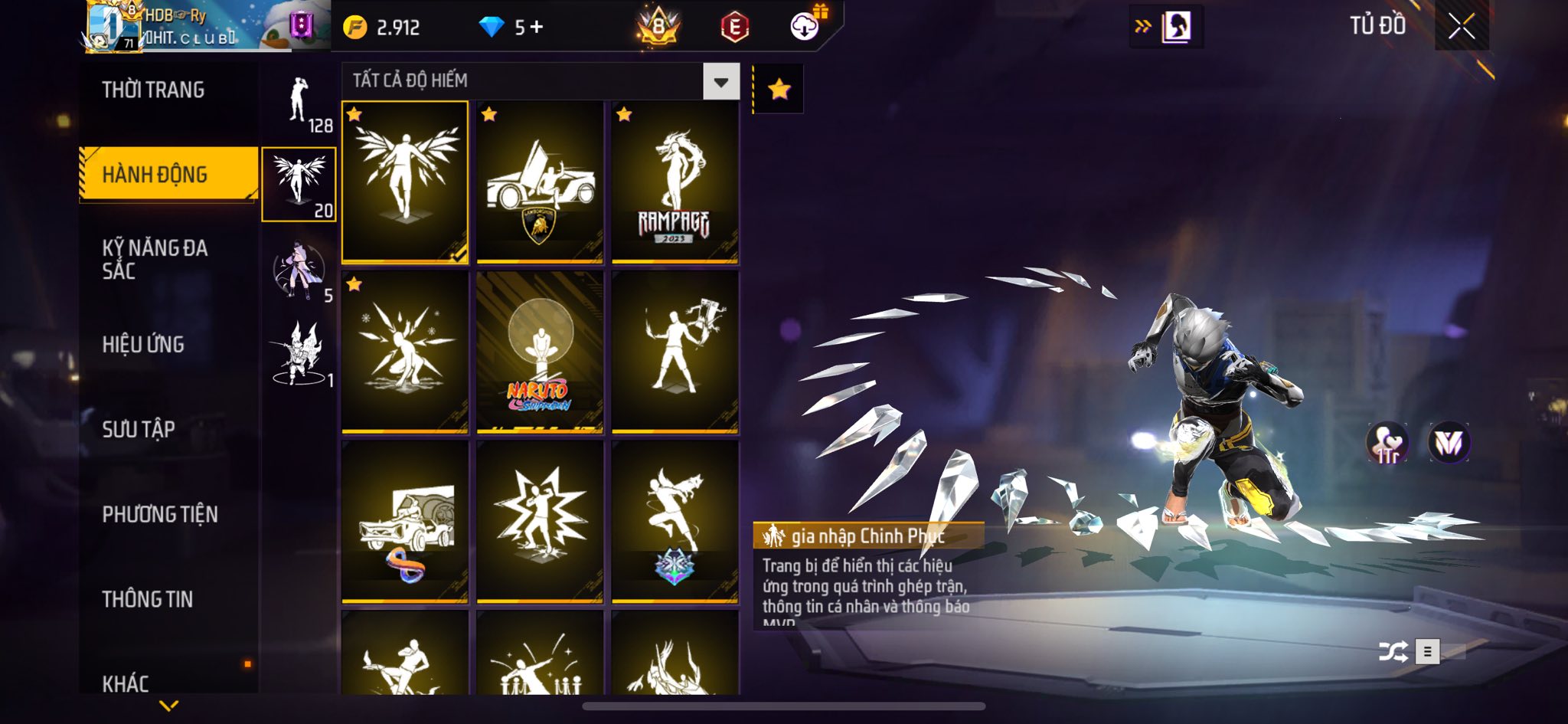Viewport: 1568px width, 724px height.
Task: Add diamonds with the plus button
Action: [x=537, y=28]
